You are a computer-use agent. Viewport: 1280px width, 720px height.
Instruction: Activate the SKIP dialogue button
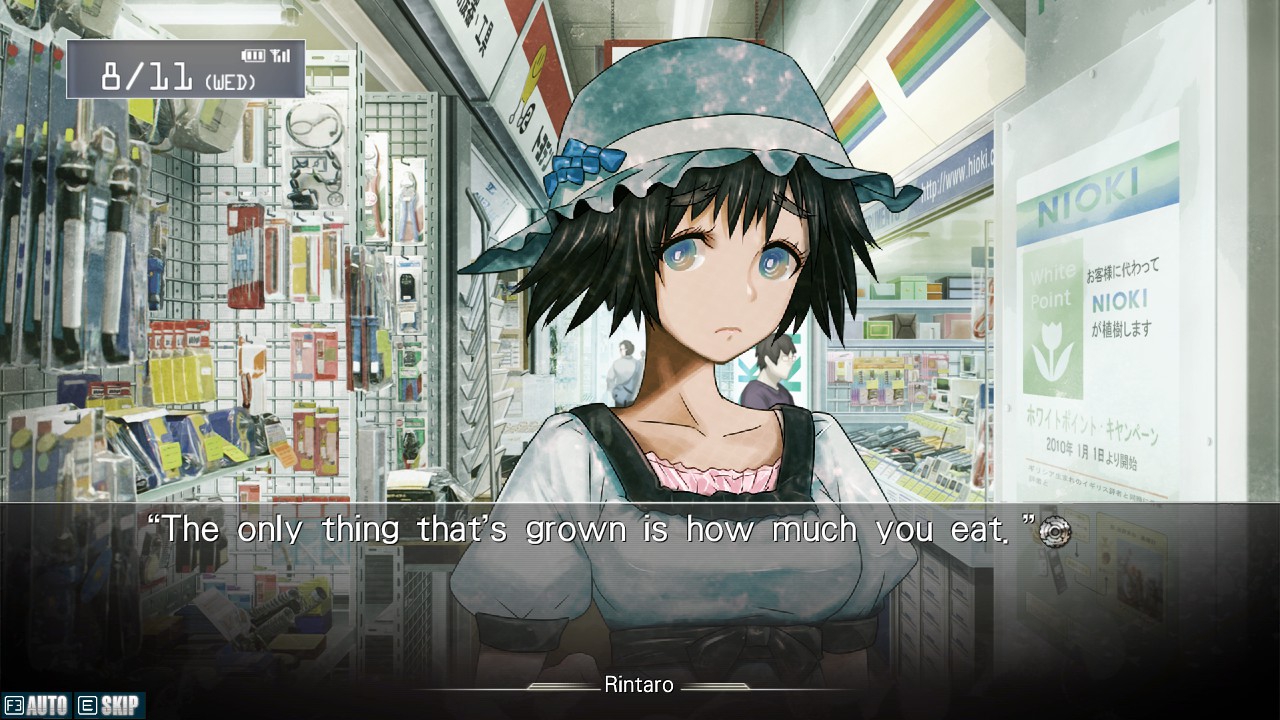tap(110, 706)
